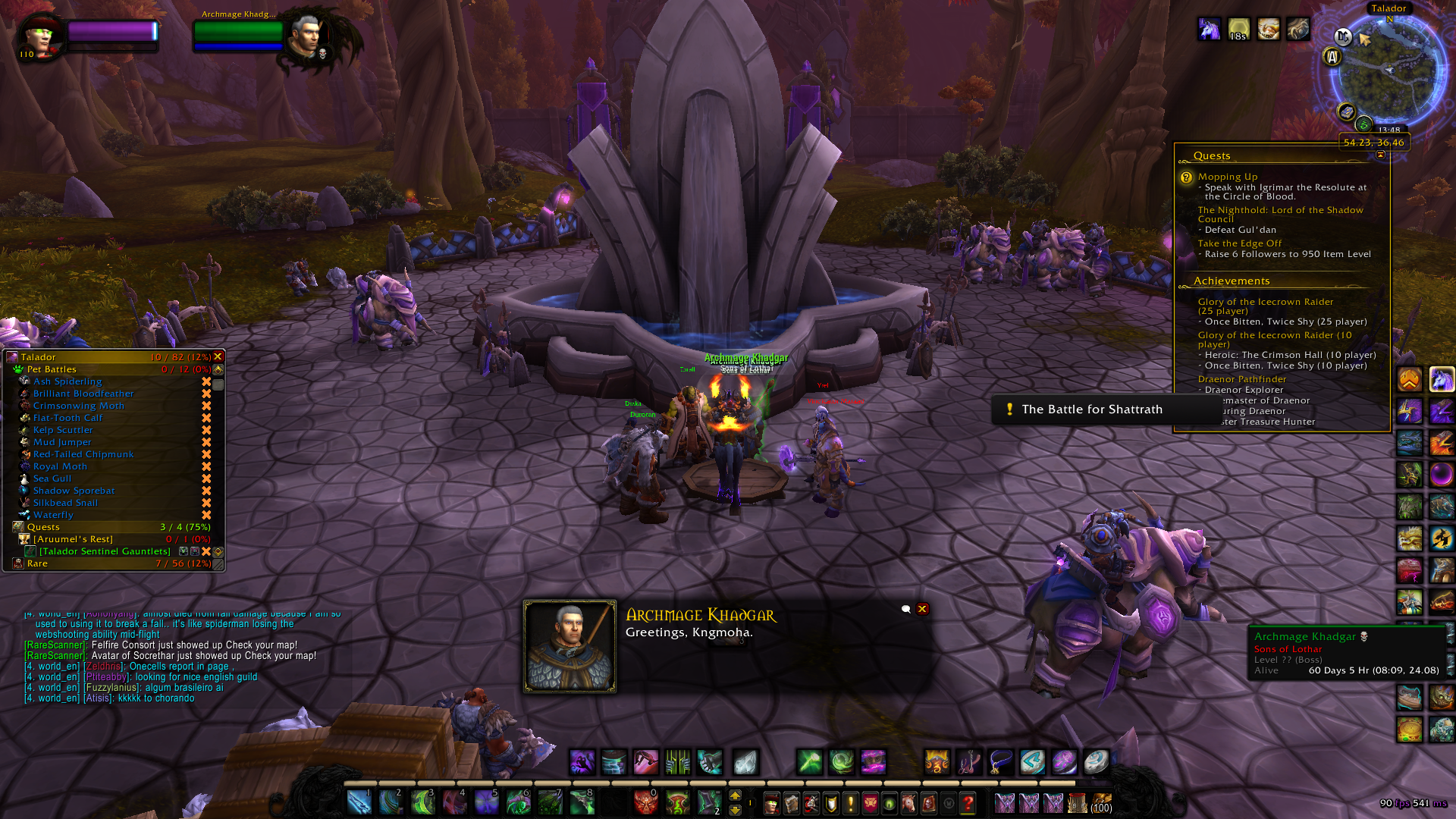This screenshot has width=1456, height=819.
Task: Click the character portrait micro-menu button
Action: (x=771, y=802)
